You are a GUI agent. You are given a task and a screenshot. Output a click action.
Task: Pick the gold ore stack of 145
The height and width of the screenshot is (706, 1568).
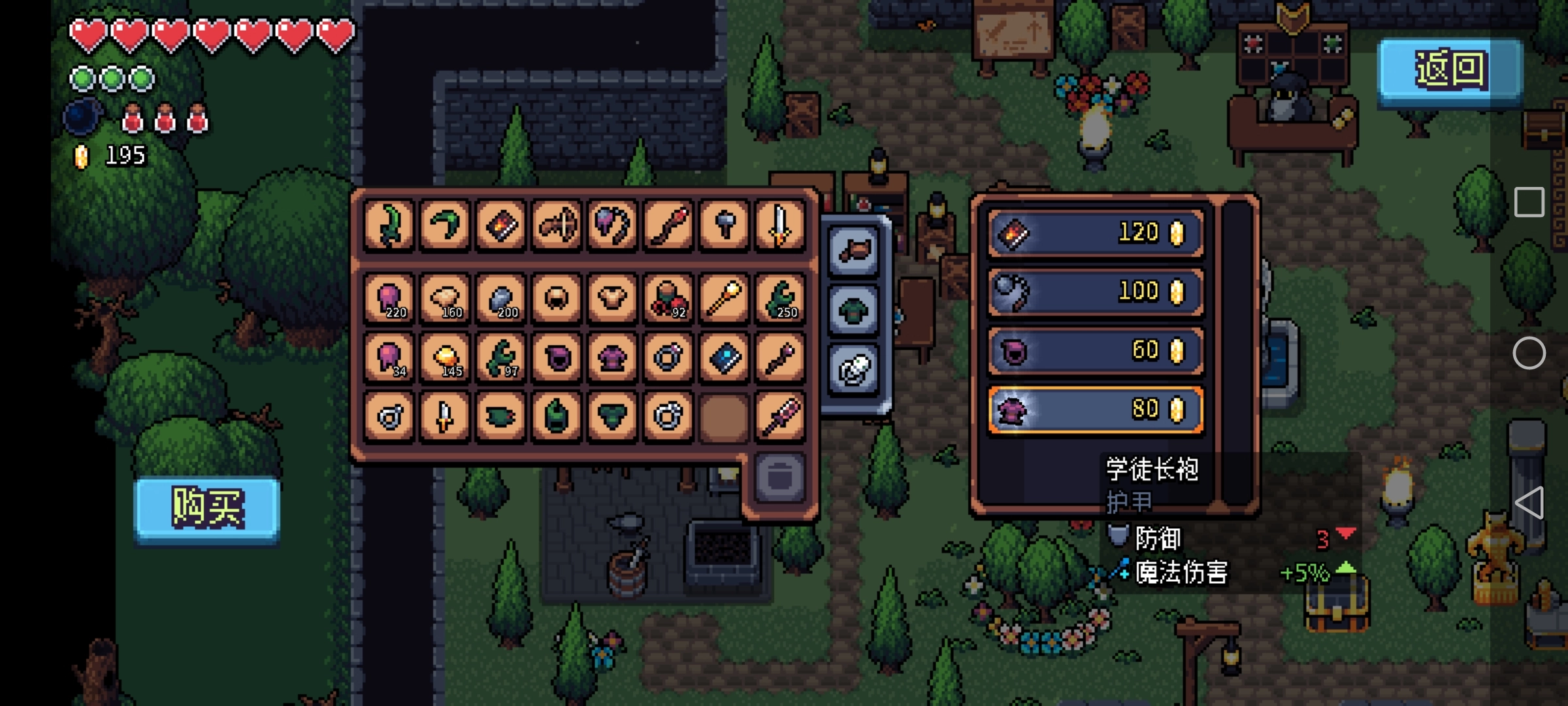click(x=444, y=357)
